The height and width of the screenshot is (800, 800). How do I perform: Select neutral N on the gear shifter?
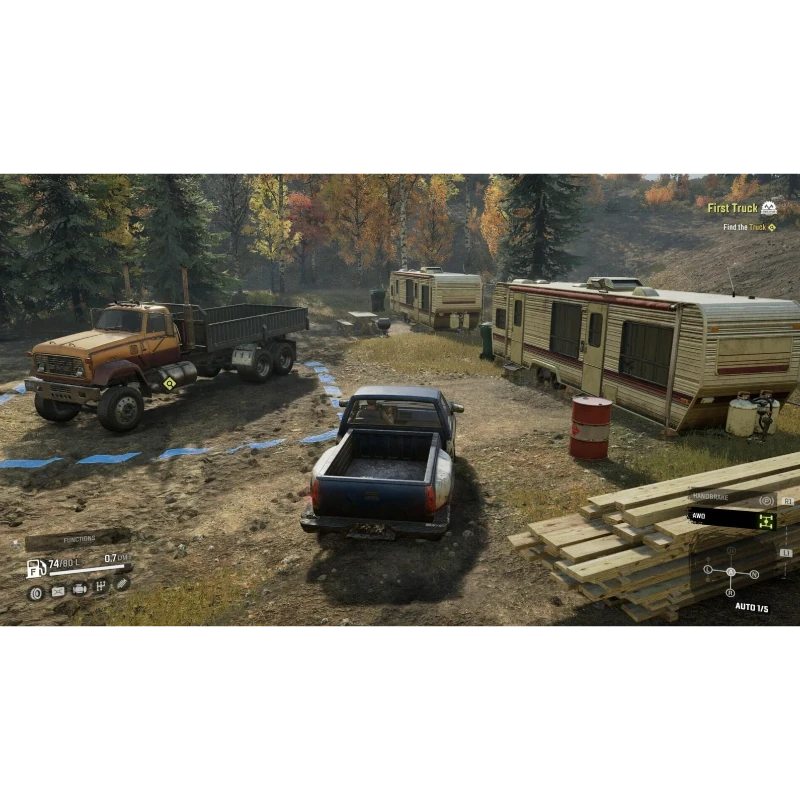tap(755, 574)
